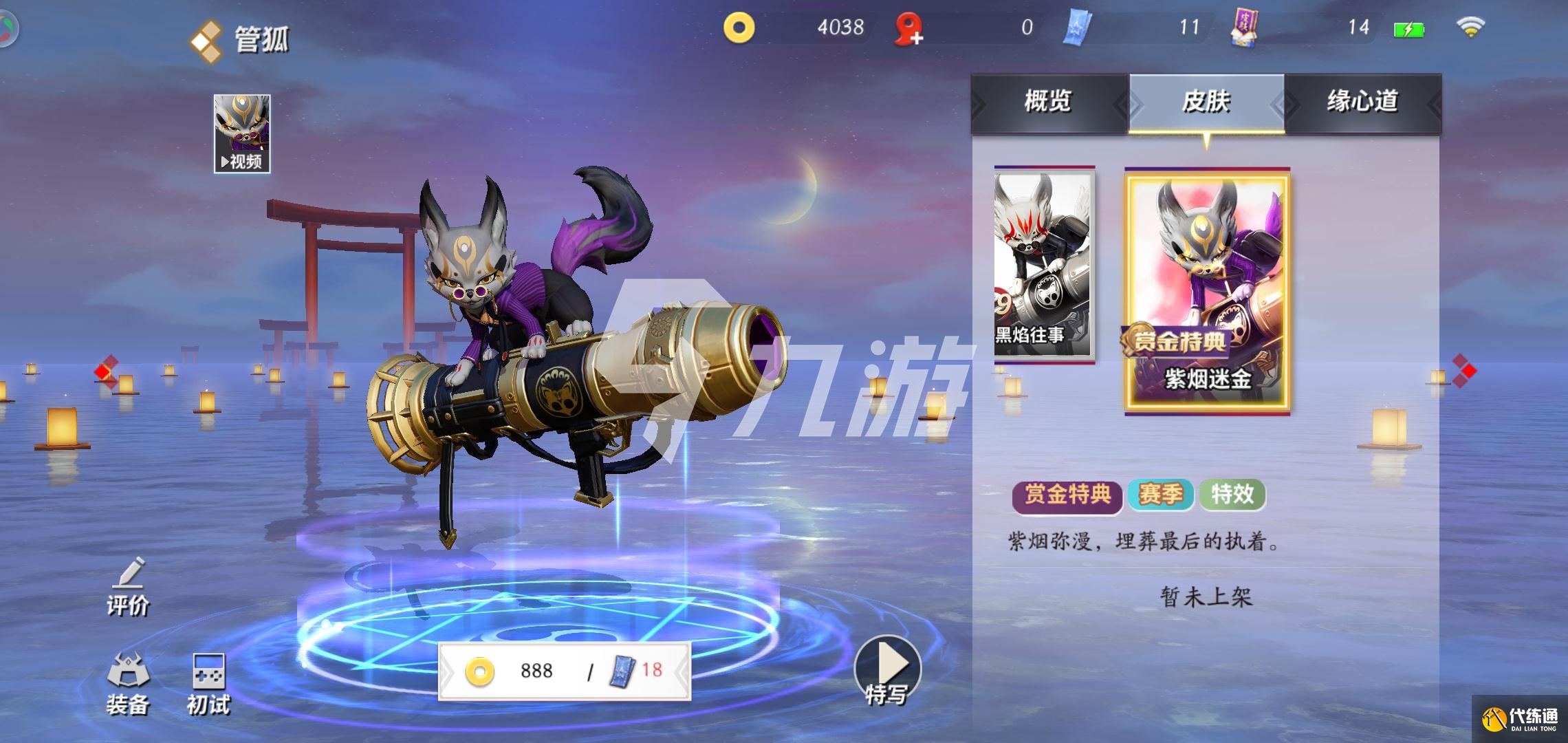
Task: Open the 评价 review button
Action: pyautogui.click(x=128, y=588)
